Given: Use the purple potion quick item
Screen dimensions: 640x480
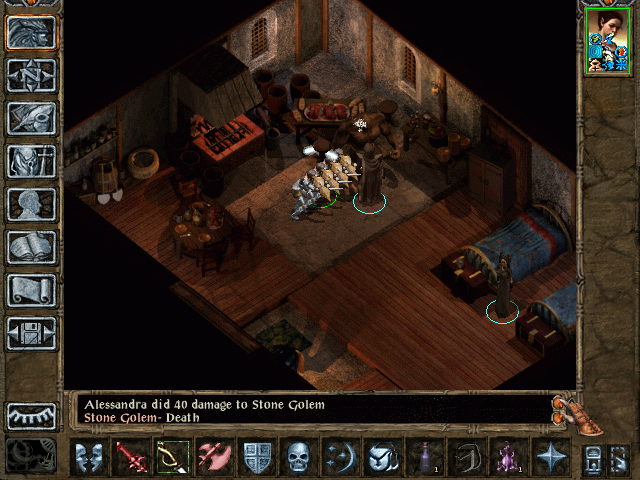Looking at the screenshot, I should click(509, 458).
